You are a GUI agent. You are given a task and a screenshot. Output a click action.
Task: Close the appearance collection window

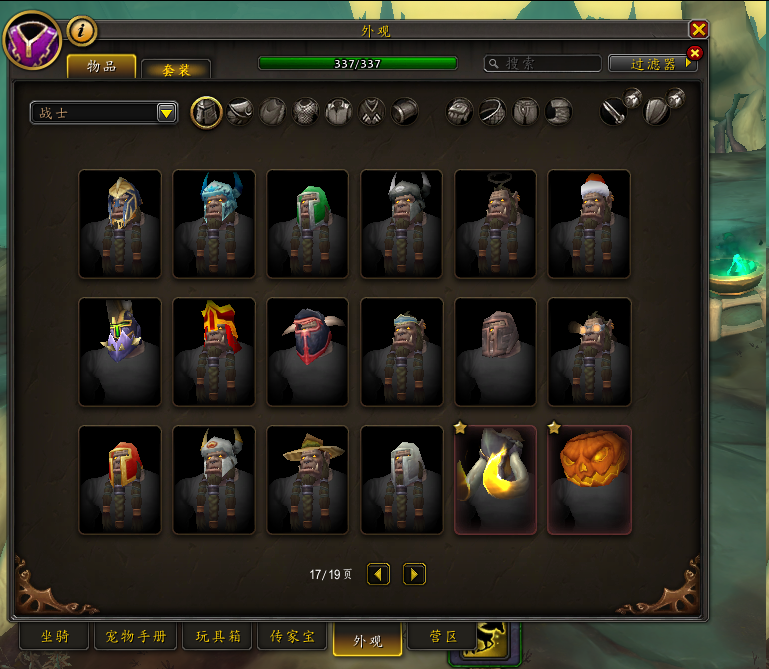click(698, 30)
